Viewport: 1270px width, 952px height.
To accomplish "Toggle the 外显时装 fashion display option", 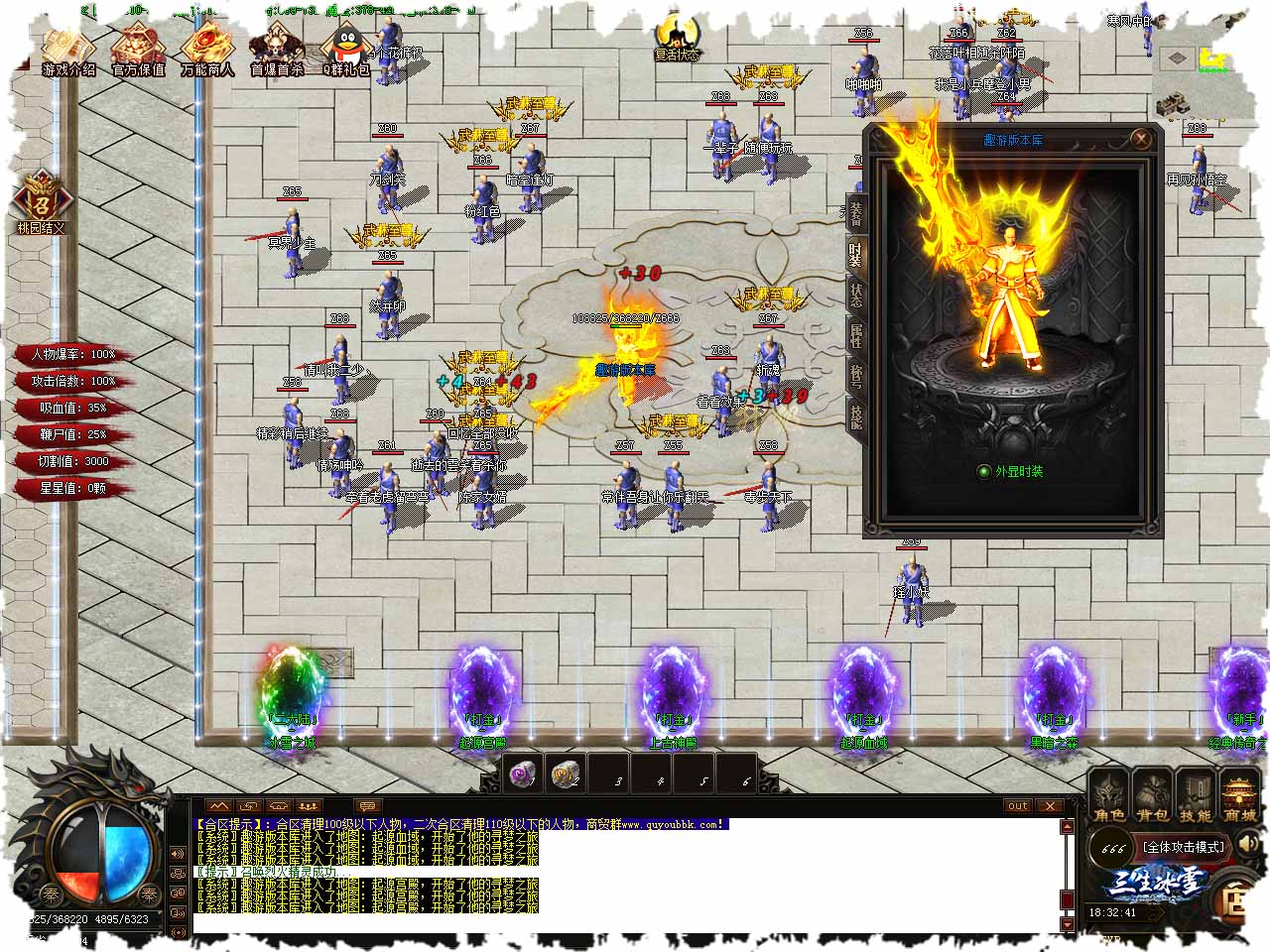I will pos(983,472).
